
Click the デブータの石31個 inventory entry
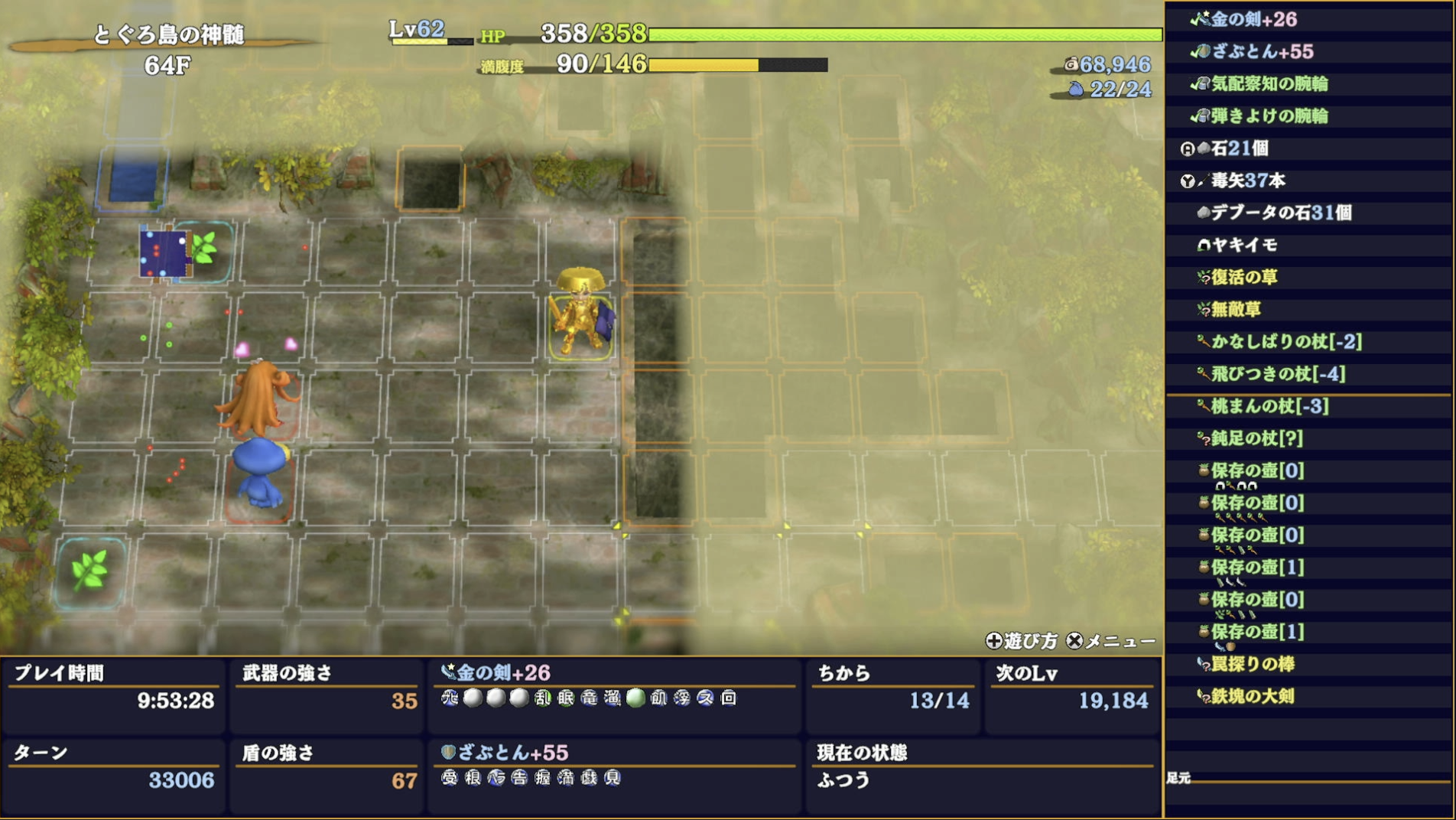point(1300,214)
